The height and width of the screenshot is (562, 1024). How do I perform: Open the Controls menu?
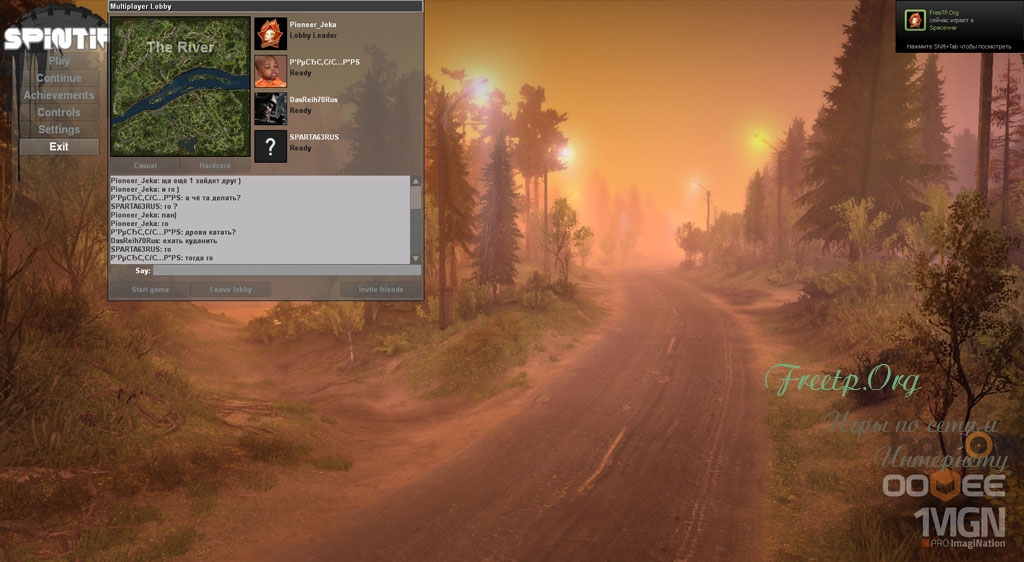pos(59,113)
